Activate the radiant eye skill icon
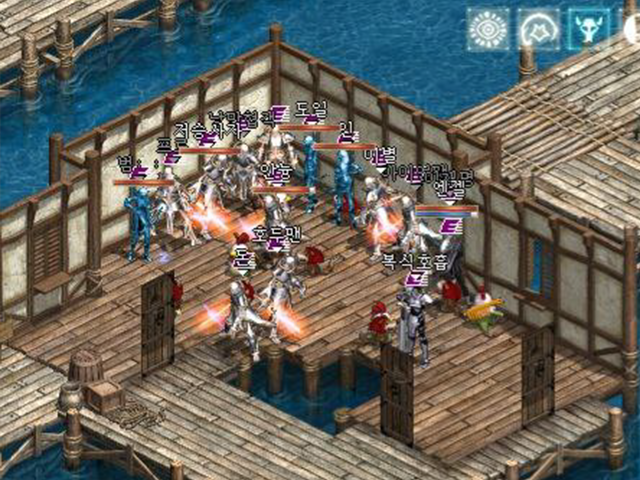 click(488, 30)
